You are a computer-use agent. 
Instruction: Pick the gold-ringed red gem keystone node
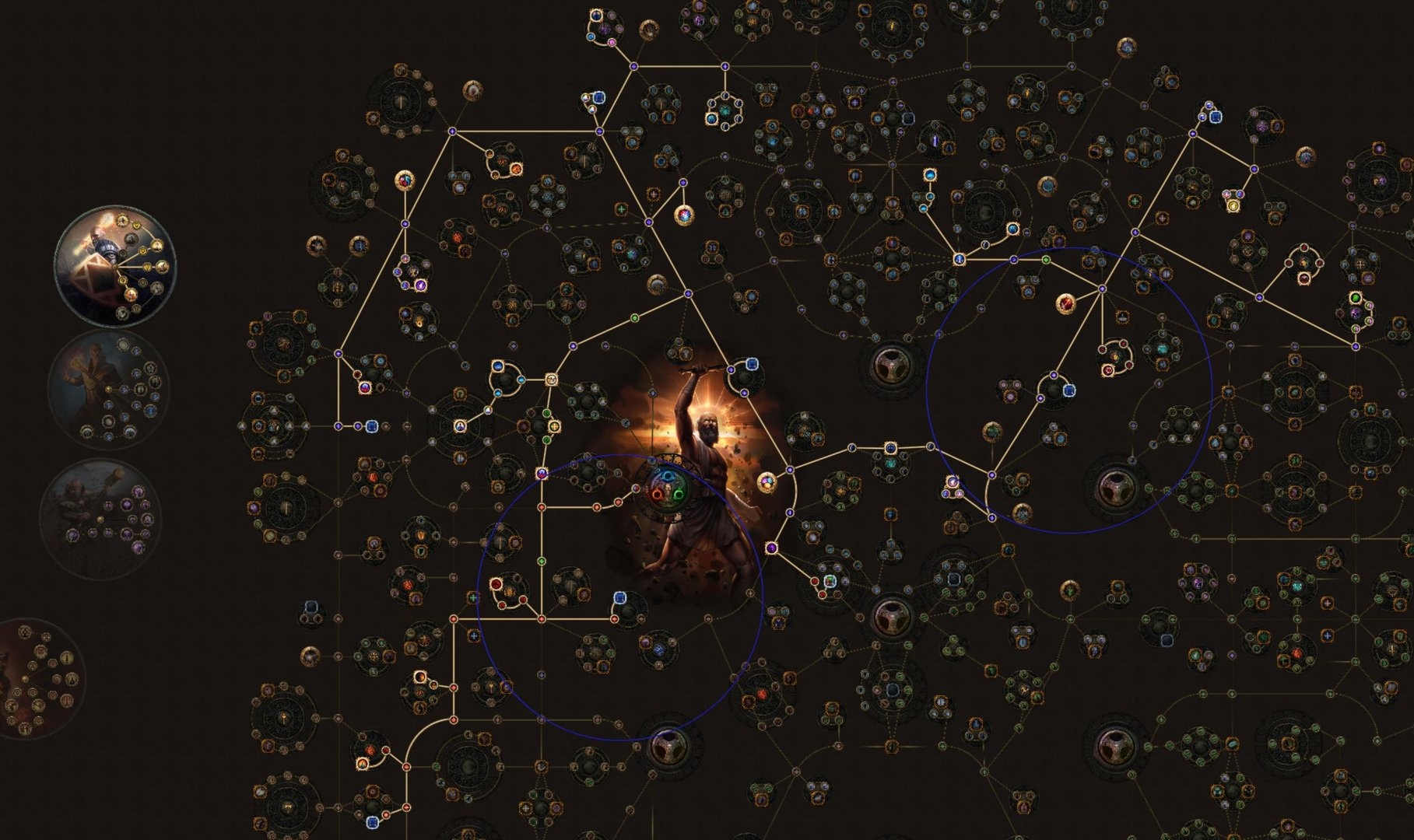click(1066, 303)
